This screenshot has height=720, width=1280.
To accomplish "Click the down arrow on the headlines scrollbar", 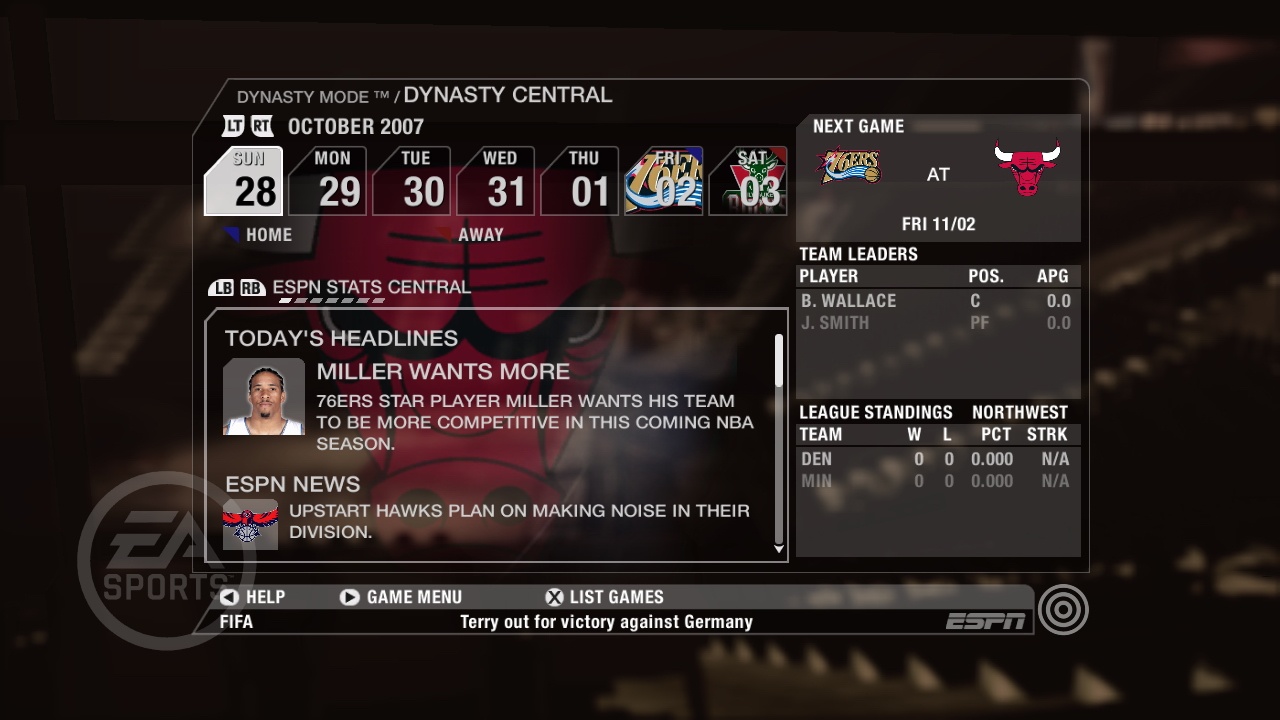I will [779, 549].
